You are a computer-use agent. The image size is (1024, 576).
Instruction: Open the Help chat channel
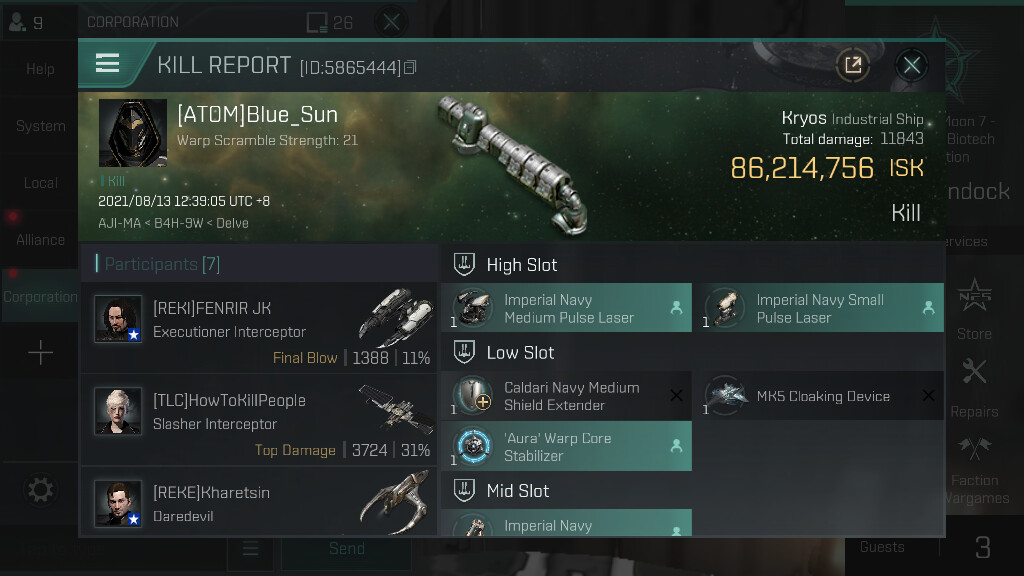[40, 69]
